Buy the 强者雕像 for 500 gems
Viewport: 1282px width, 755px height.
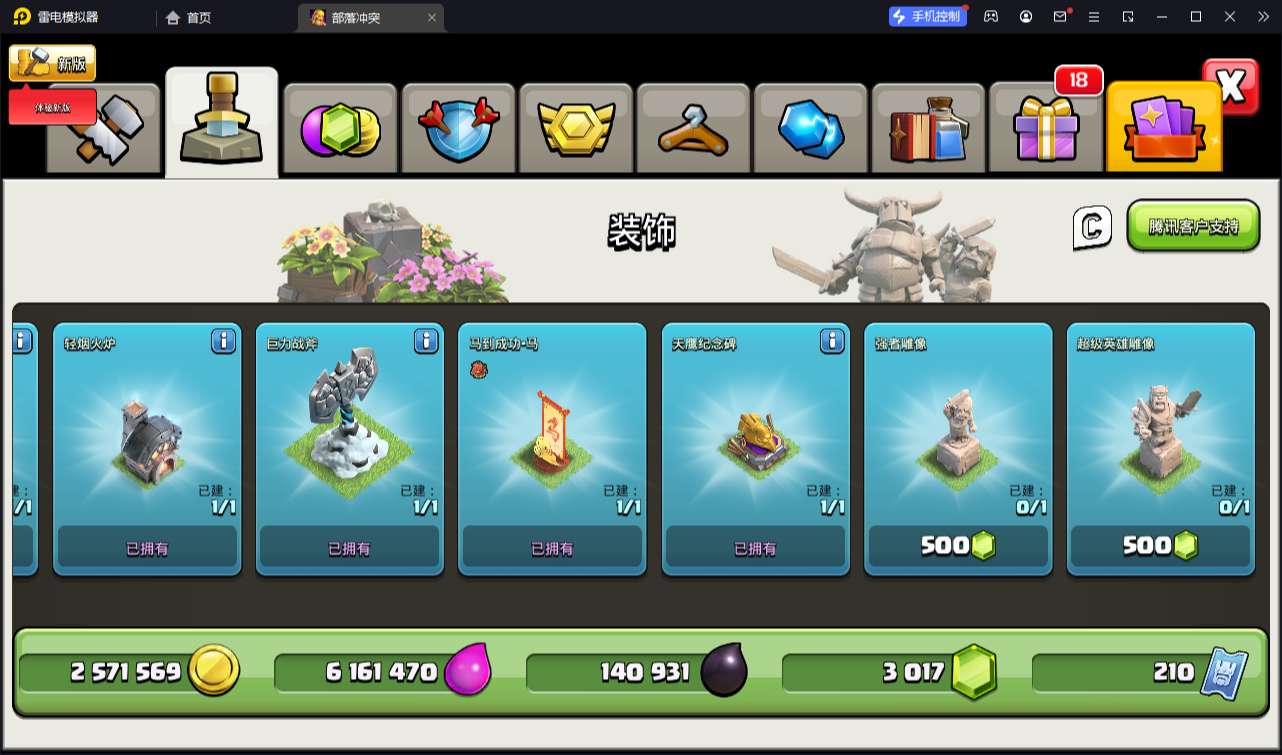[x=958, y=546]
